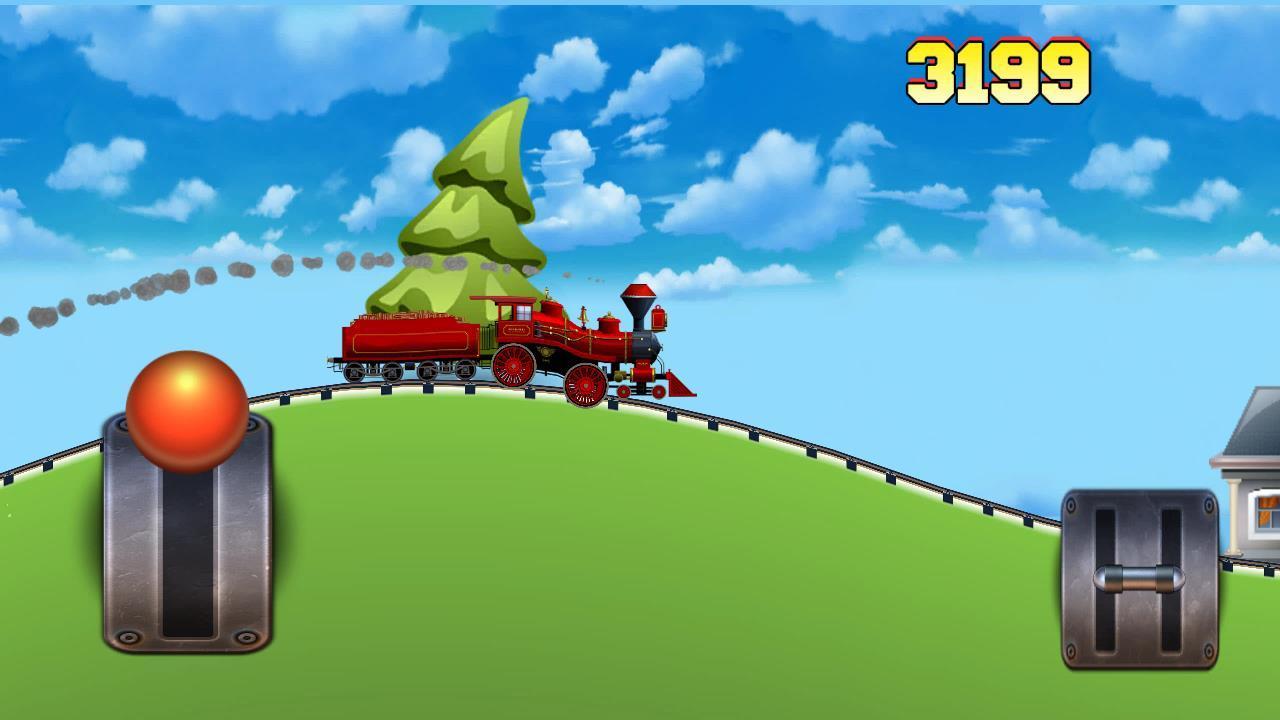Screen dimensions: 1280x720
Task: Click the locomotive's brass bell
Action: point(583,315)
